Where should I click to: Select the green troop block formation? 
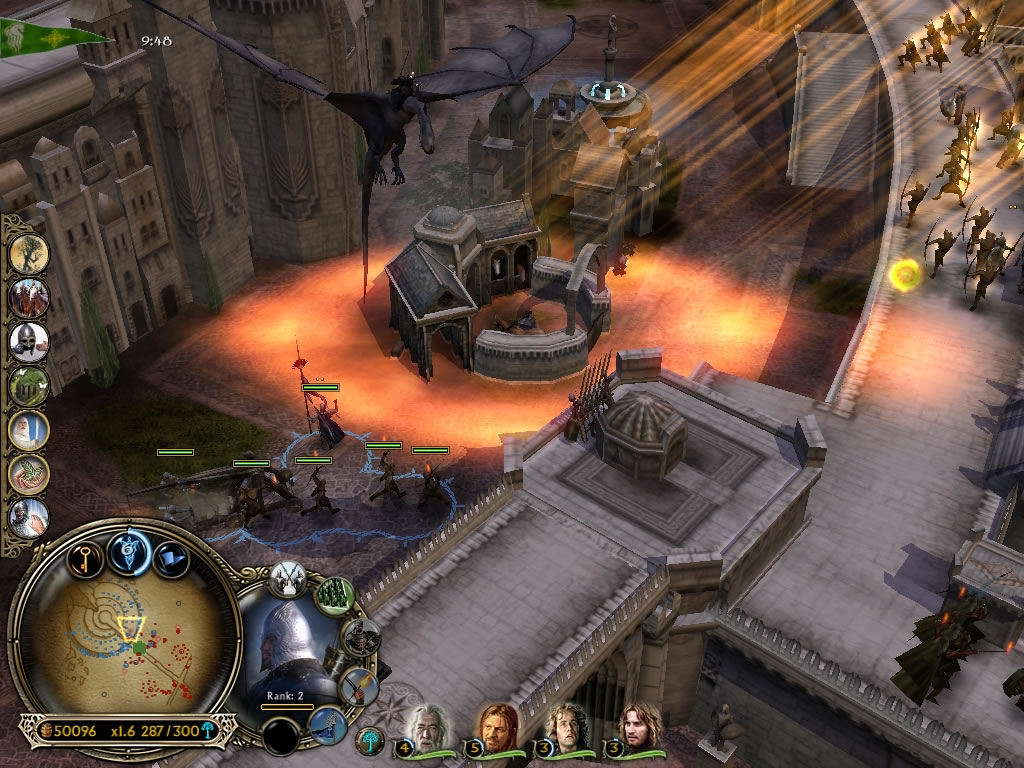pyautogui.click(x=335, y=596)
